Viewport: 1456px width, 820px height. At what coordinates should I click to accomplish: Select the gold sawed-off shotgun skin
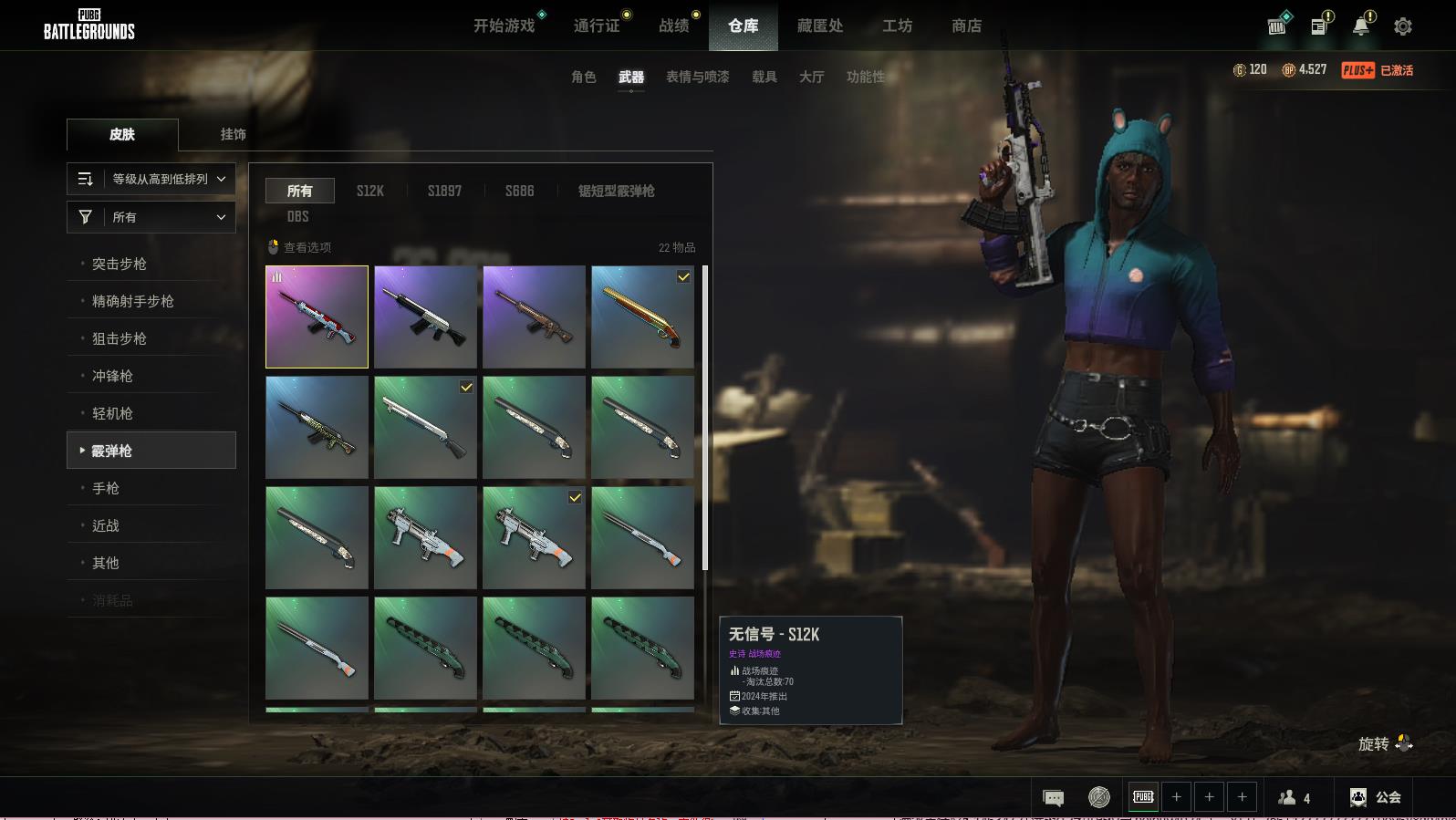[642, 317]
